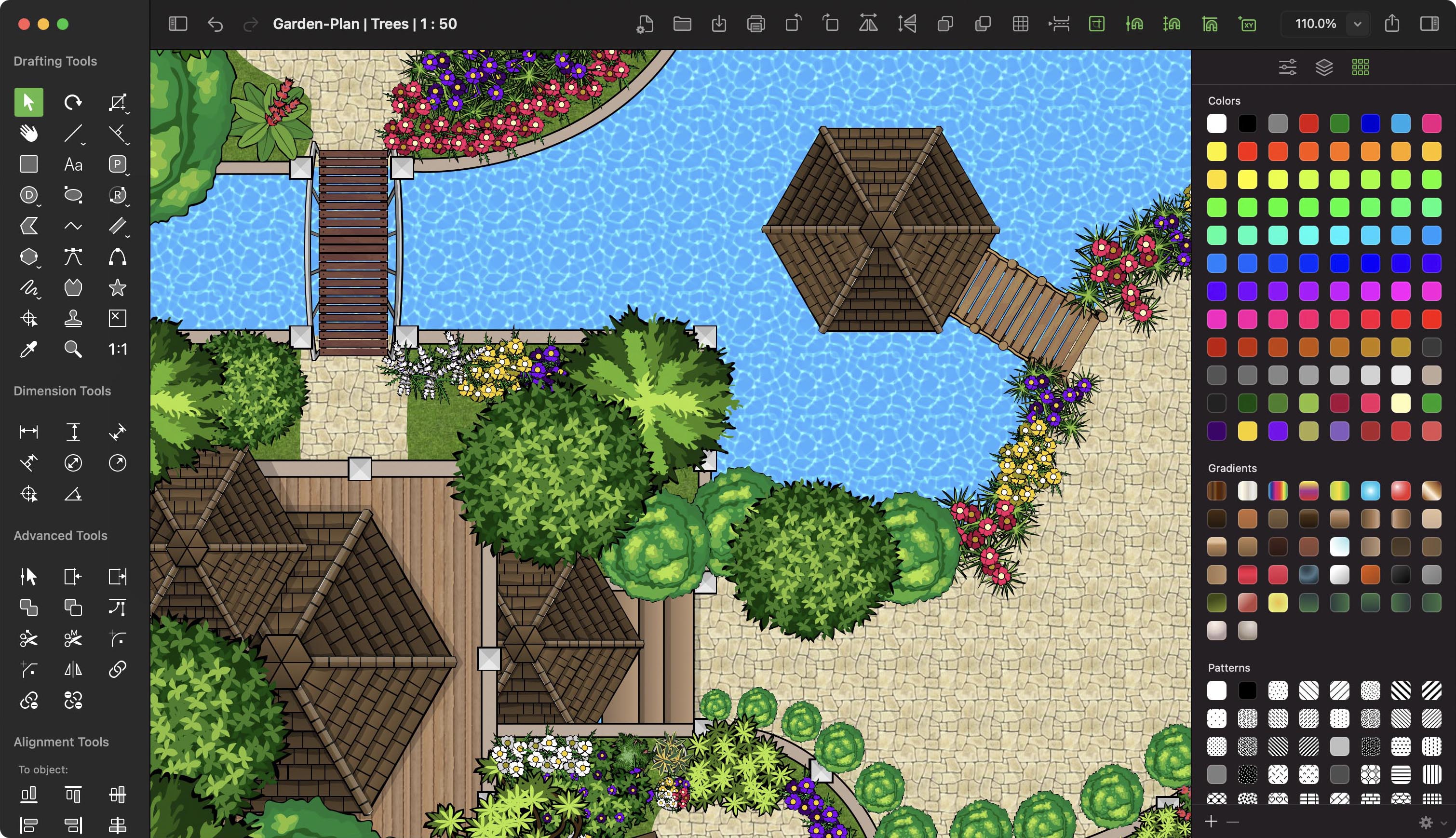
Task: Switch to the layers tab
Action: (x=1324, y=68)
